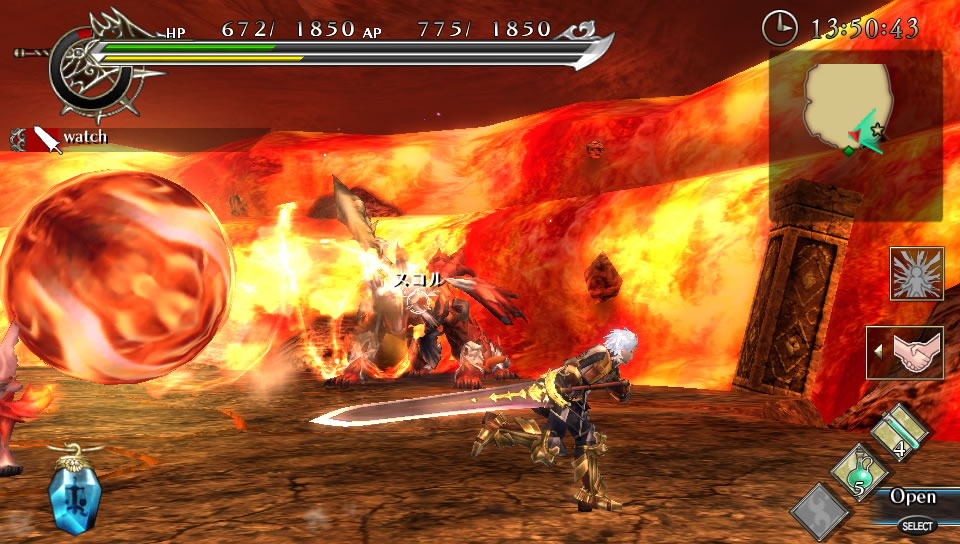Select the empty grey diamond item slot
This screenshot has width=960, height=544.
(x=822, y=512)
